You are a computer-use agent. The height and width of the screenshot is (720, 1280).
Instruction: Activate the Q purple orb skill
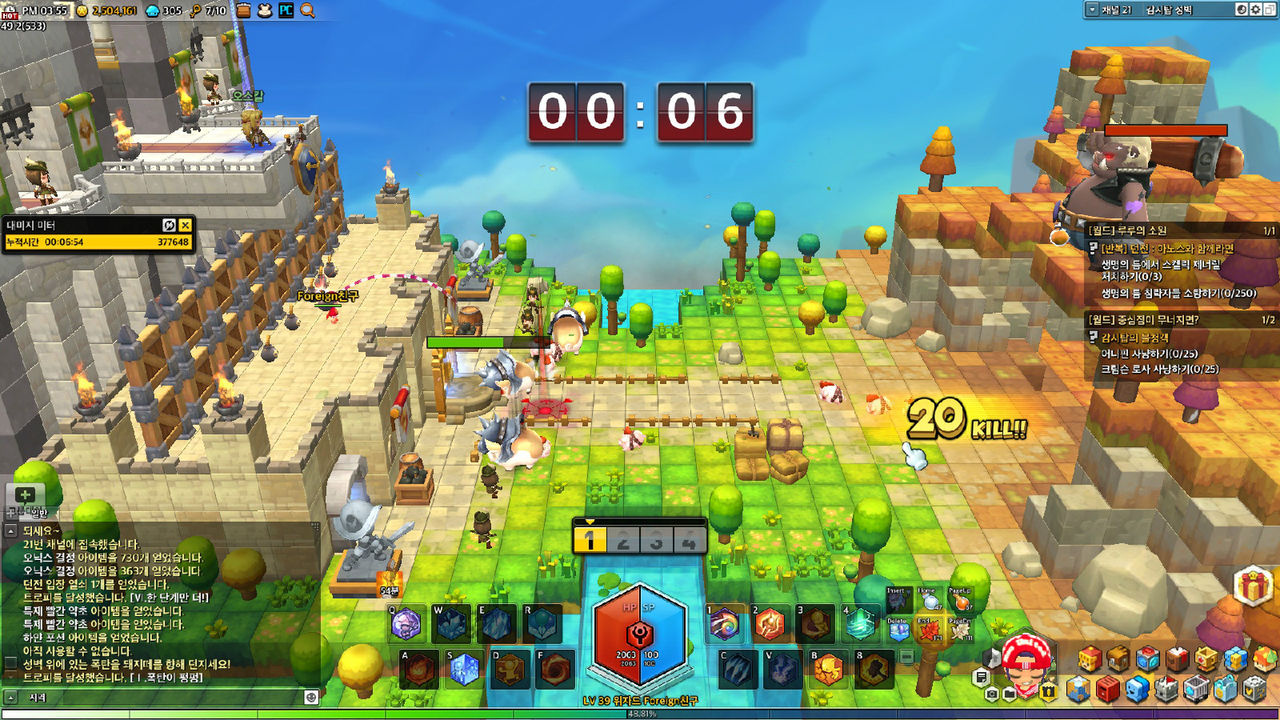[x=407, y=625]
